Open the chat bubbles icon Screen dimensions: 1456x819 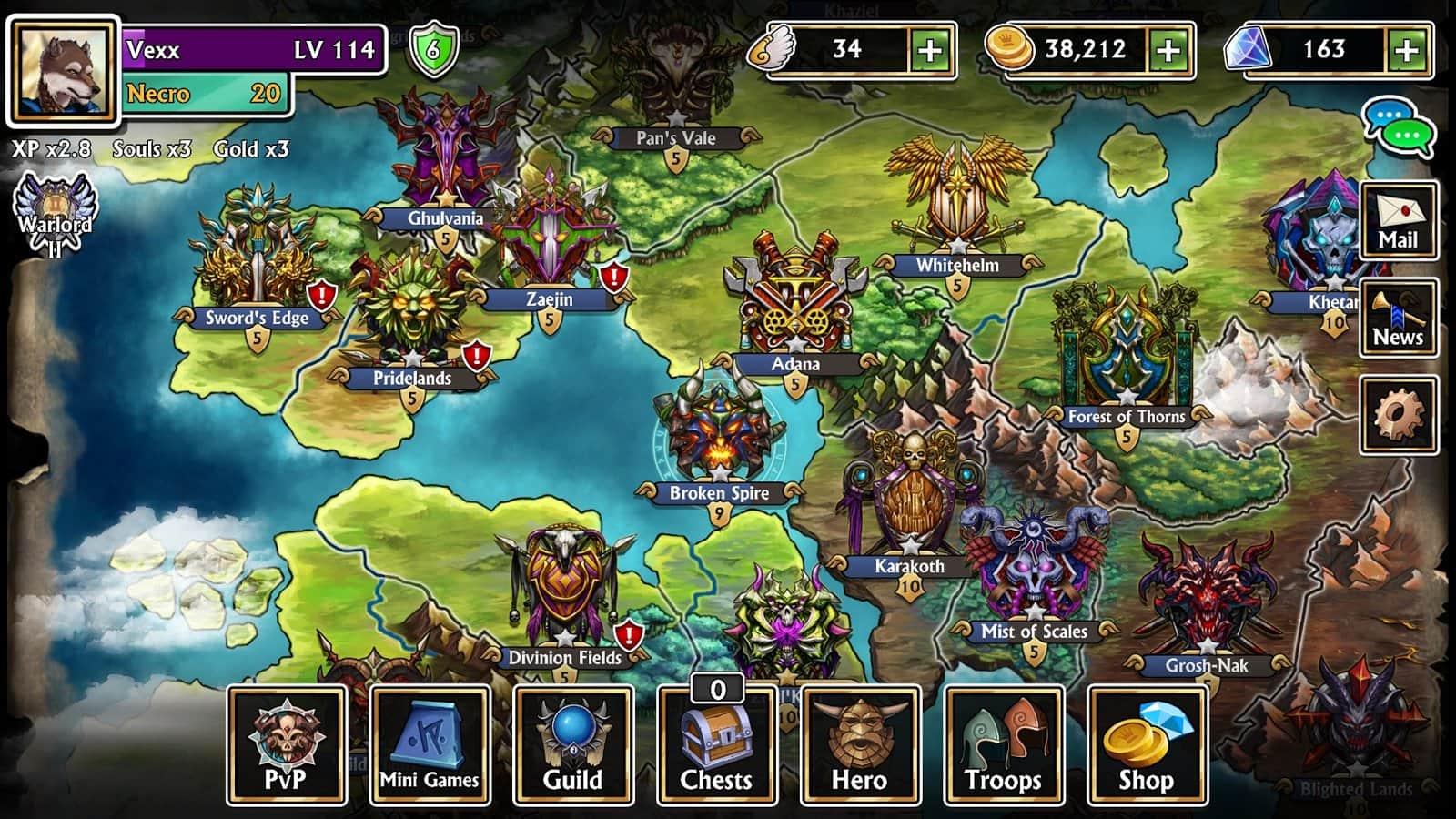tap(1399, 127)
